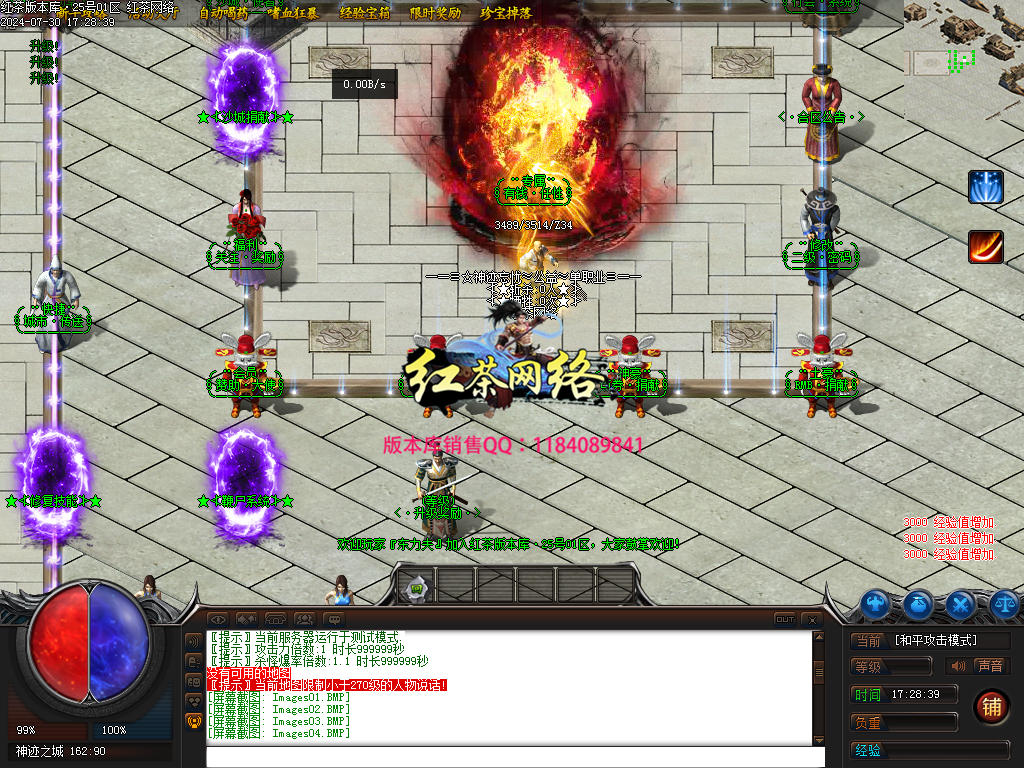Click the balance scales round button

point(1003,603)
